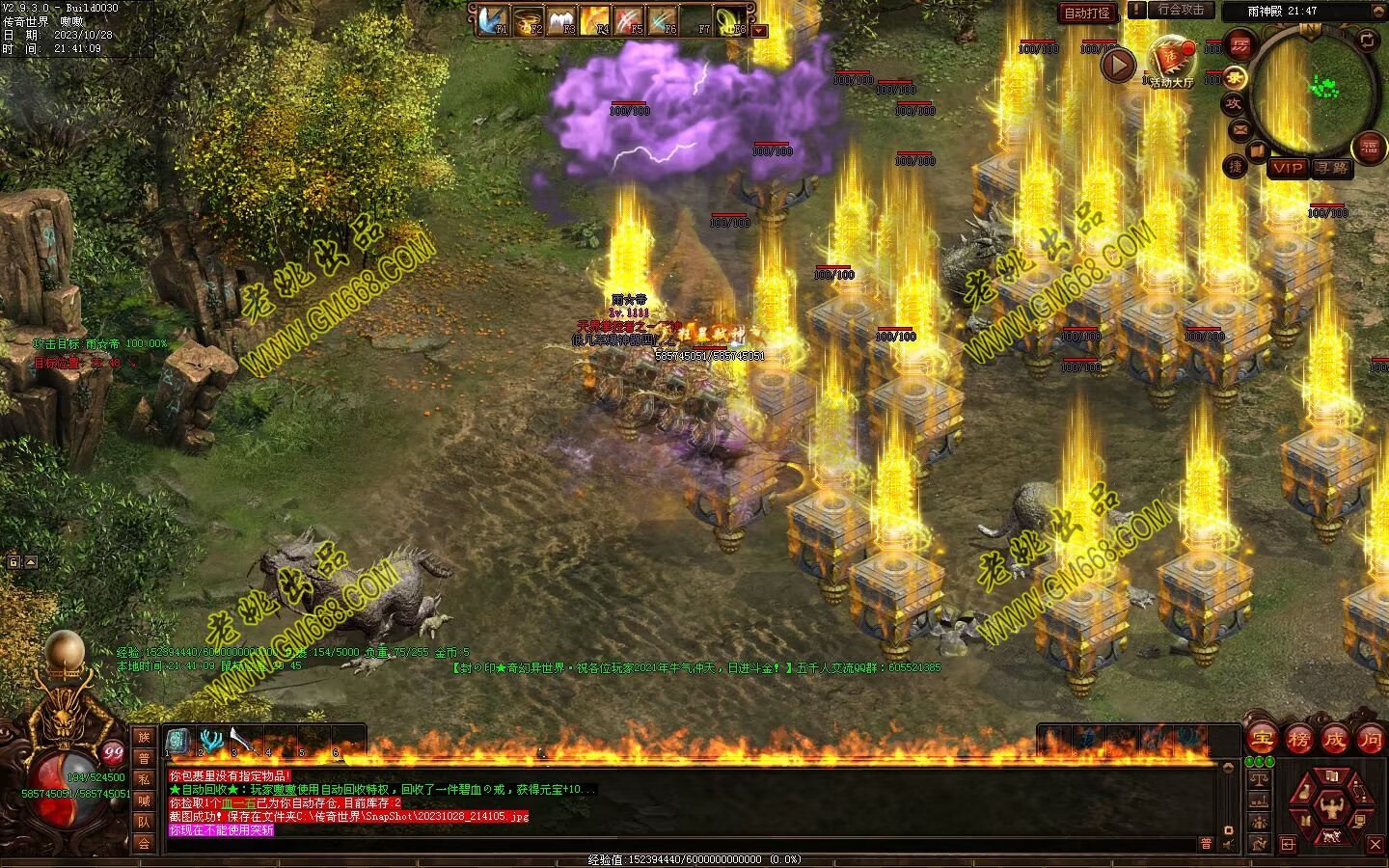The image size is (1389, 868).
Task: Click the 福 welfare round button
Action: 1369,149
